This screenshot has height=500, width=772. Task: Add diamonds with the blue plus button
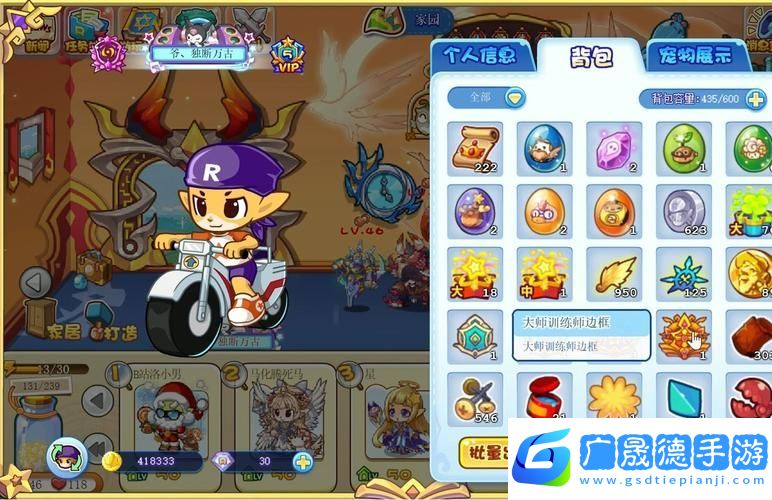301,462
